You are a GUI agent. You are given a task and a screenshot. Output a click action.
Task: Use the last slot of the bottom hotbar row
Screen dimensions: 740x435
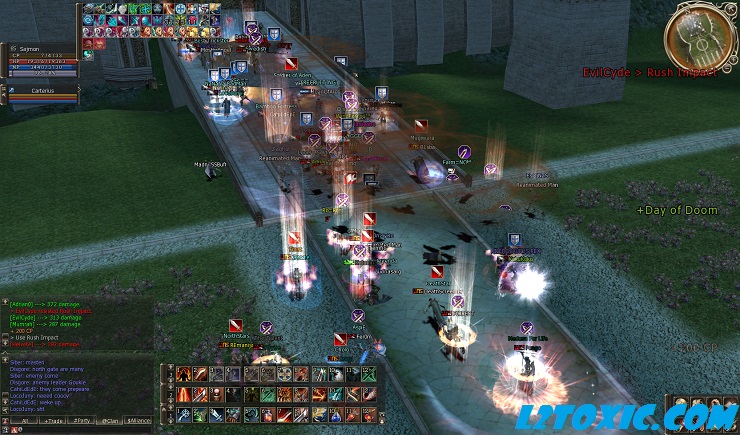(x=370, y=414)
